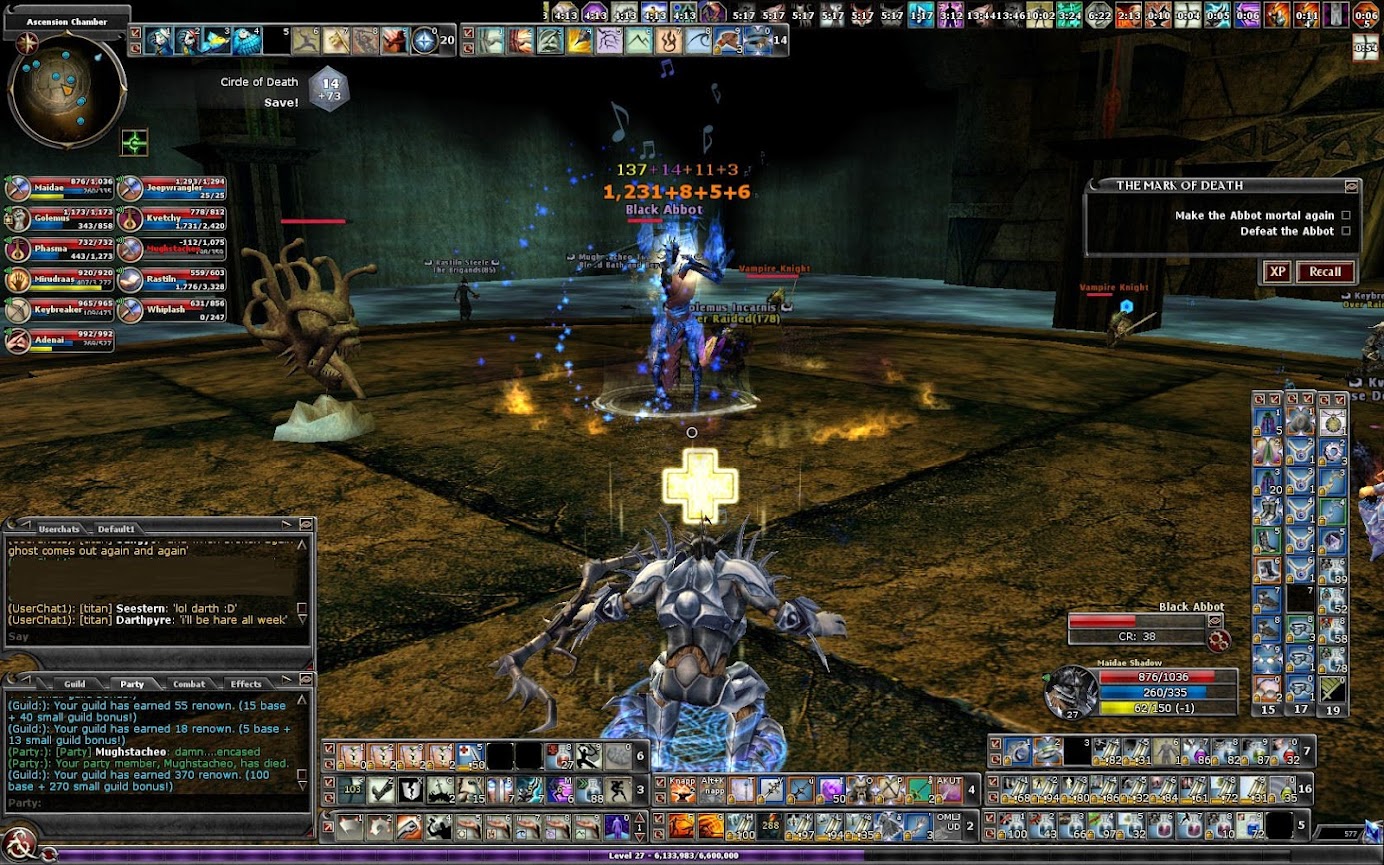Select party member Jeepvwrangler

tap(171, 188)
